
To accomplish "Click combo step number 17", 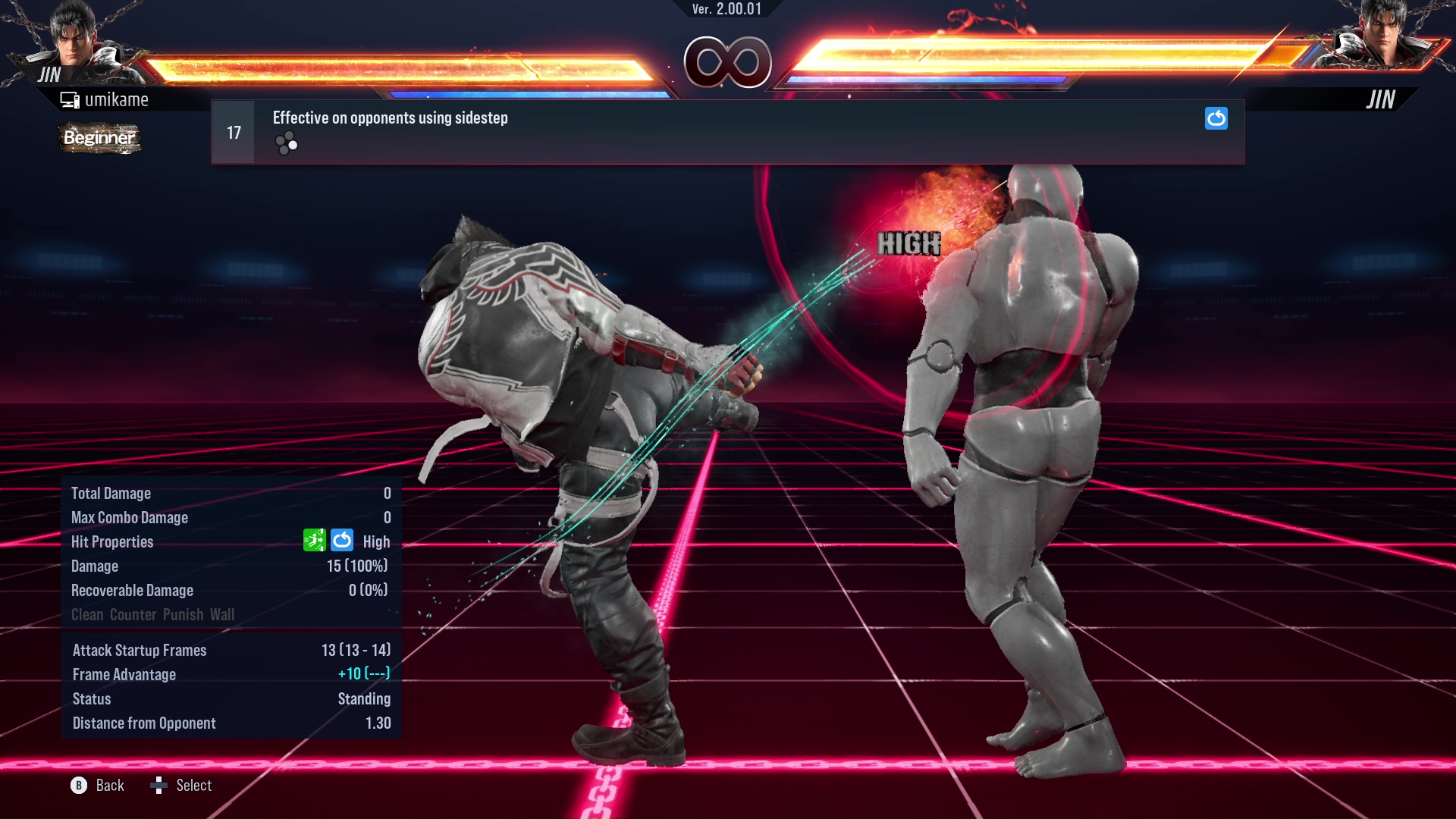I will (233, 131).
